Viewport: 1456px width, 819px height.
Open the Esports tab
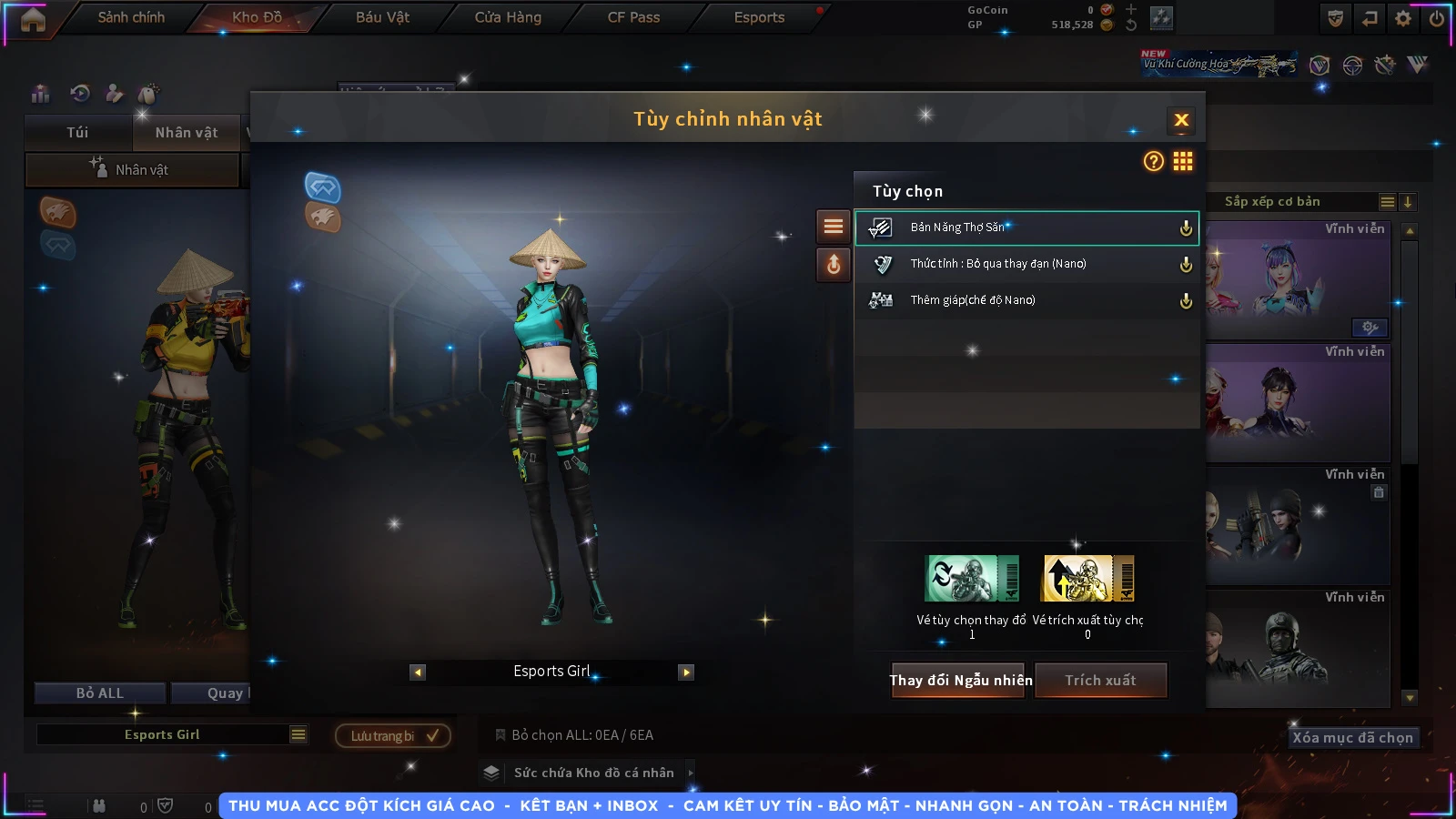point(759,17)
